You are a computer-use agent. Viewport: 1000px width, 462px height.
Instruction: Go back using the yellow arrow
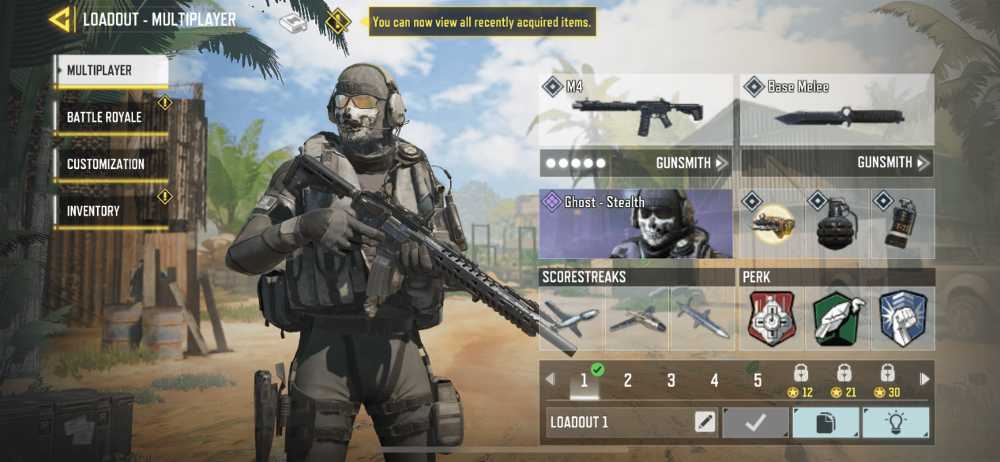pyautogui.click(x=61, y=19)
